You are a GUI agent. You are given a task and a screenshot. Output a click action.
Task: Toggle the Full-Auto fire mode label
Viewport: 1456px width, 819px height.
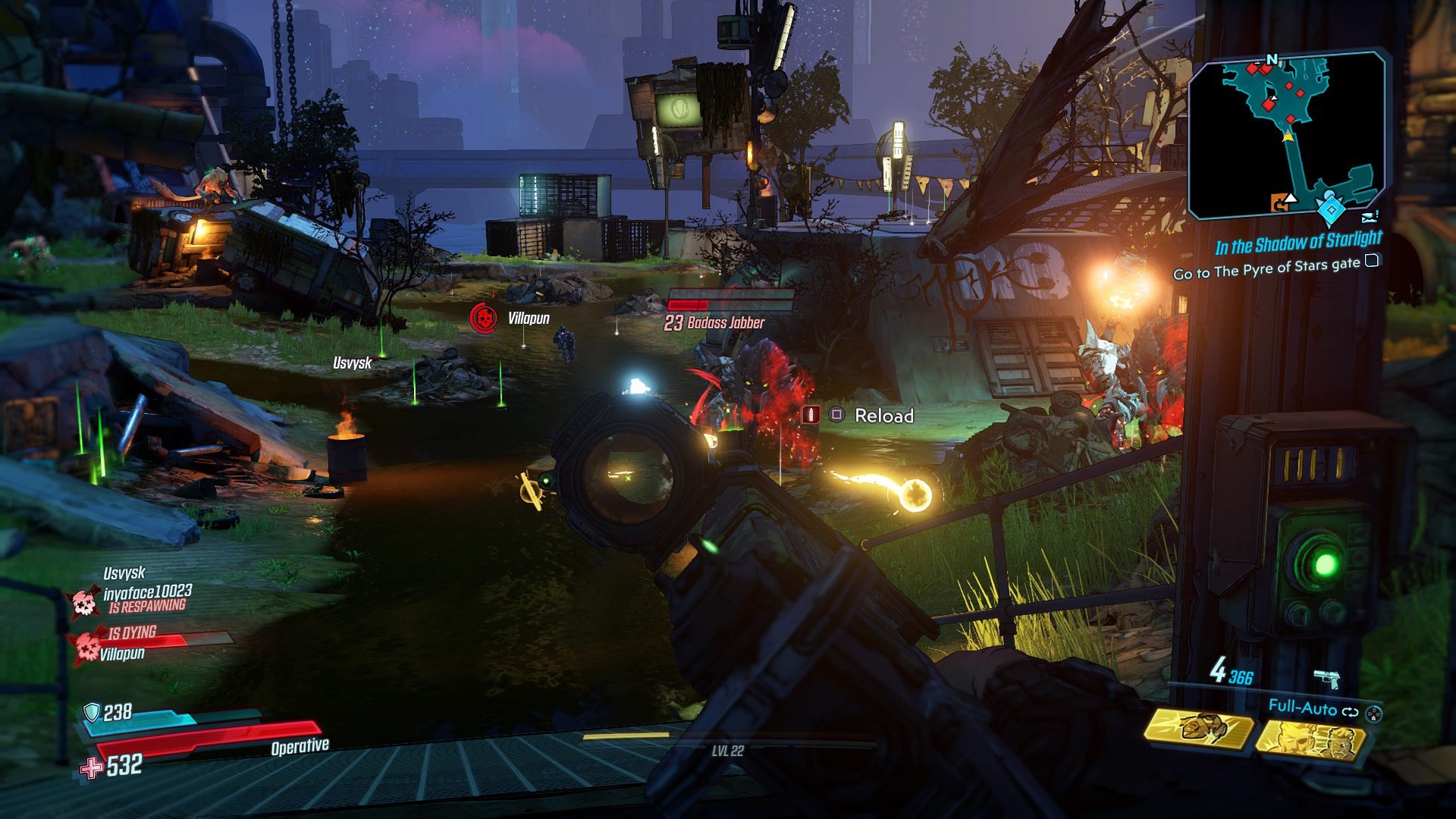pyautogui.click(x=1302, y=708)
